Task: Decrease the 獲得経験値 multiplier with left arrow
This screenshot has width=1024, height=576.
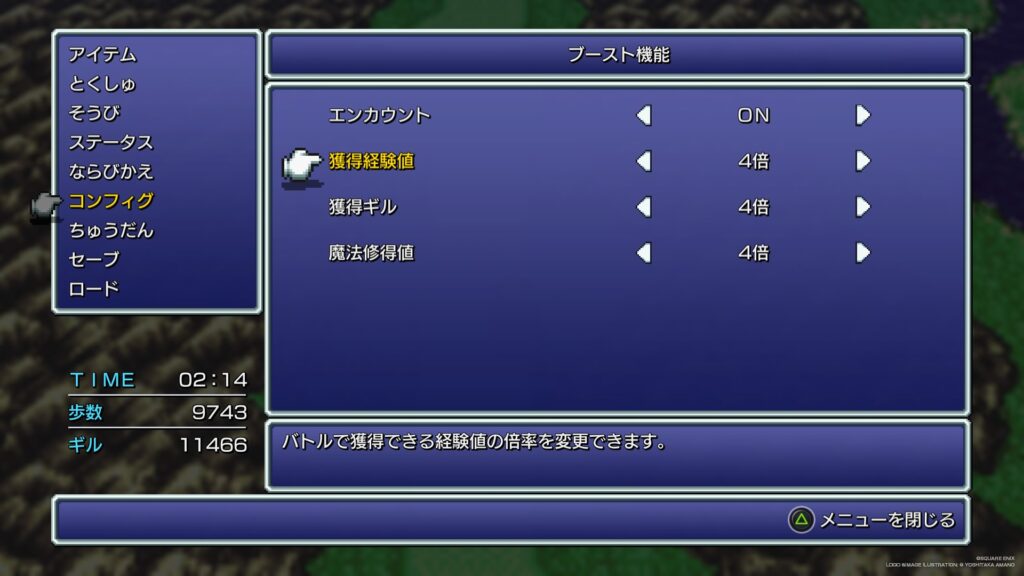Action: (644, 161)
